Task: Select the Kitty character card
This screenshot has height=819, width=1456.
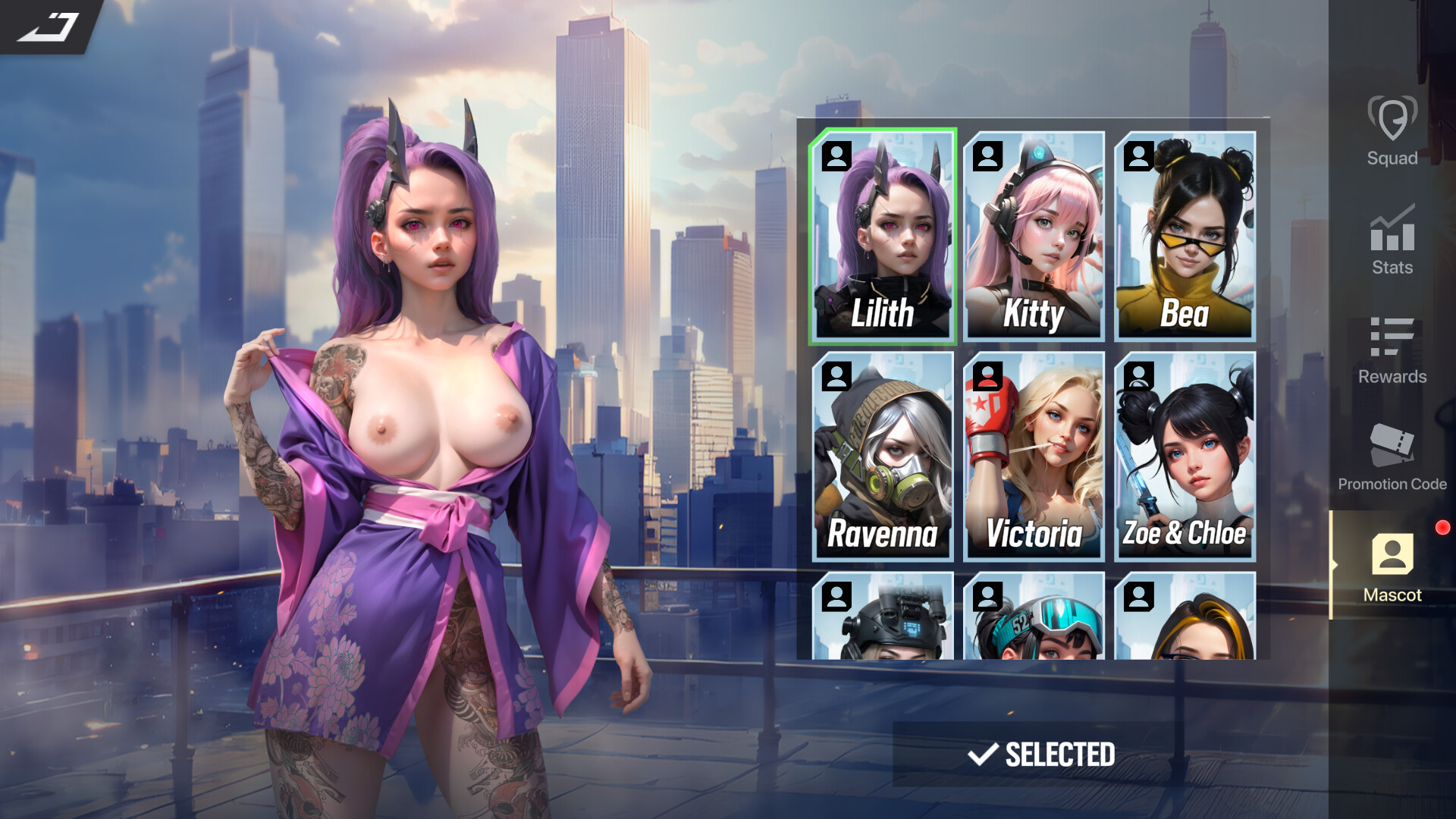Action: click(1034, 235)
